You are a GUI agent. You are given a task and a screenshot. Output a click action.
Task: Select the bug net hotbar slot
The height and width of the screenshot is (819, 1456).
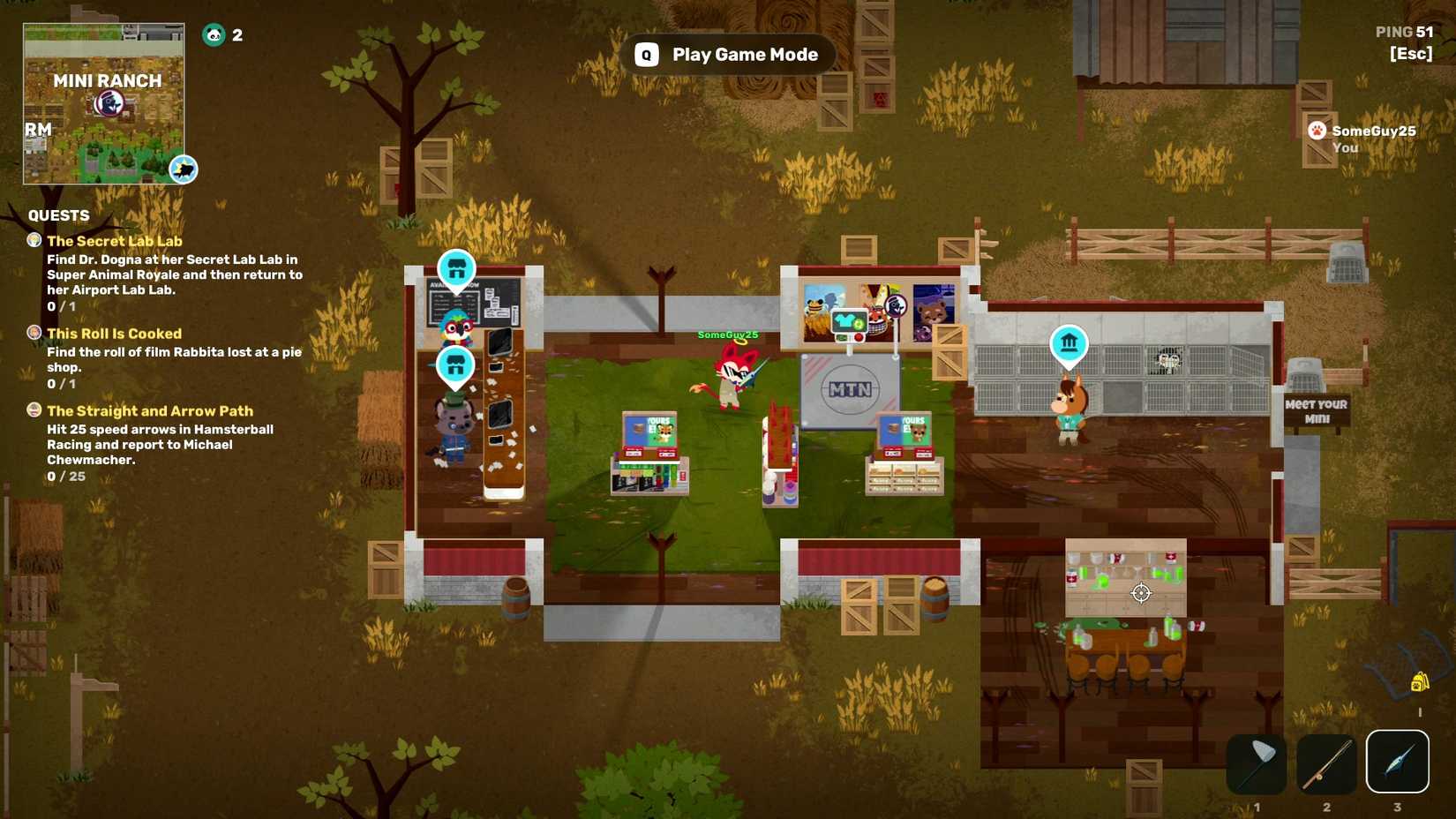click(1256, 763)
